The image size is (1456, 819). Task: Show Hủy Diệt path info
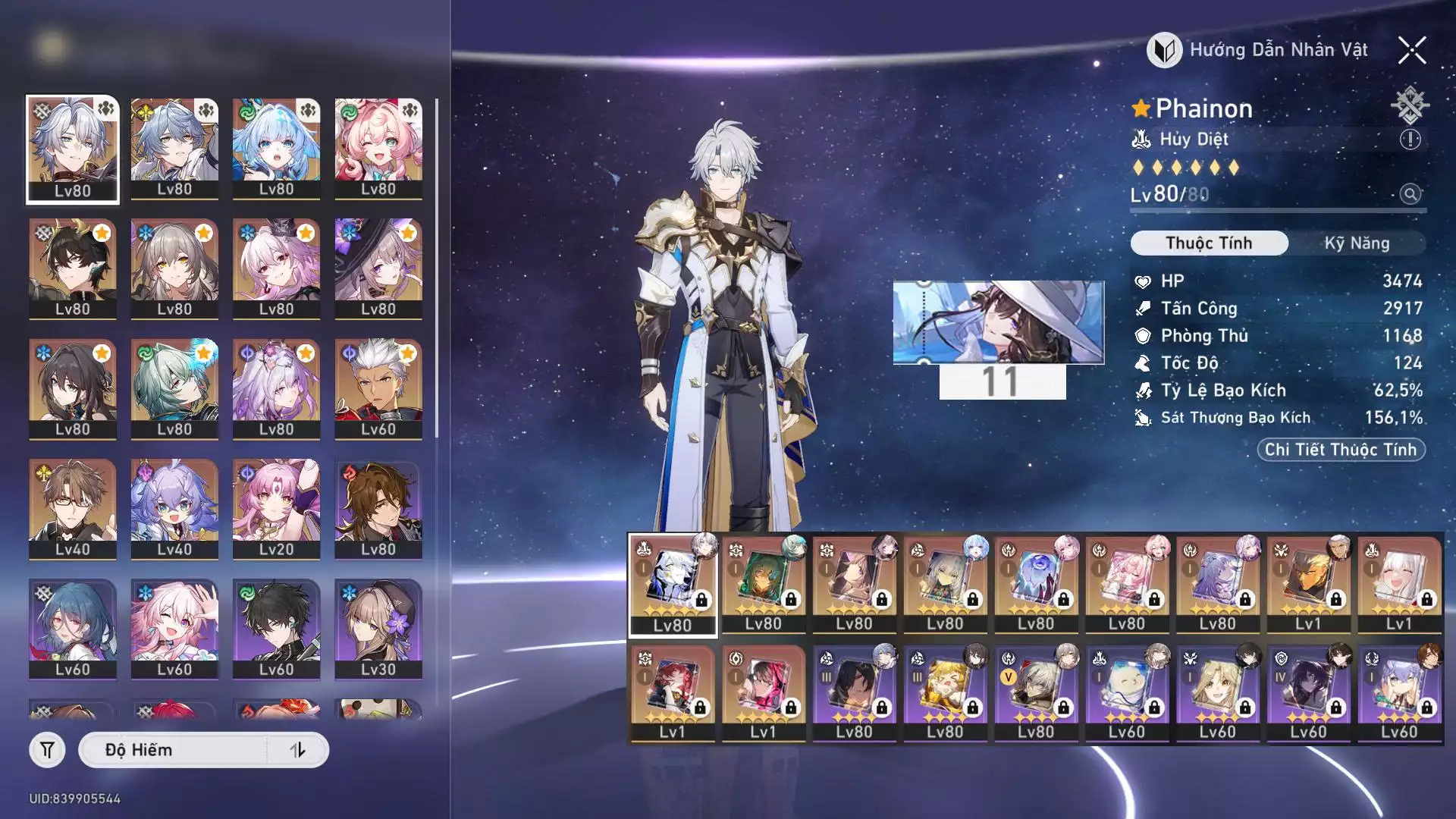click(x=1410, y=140)
